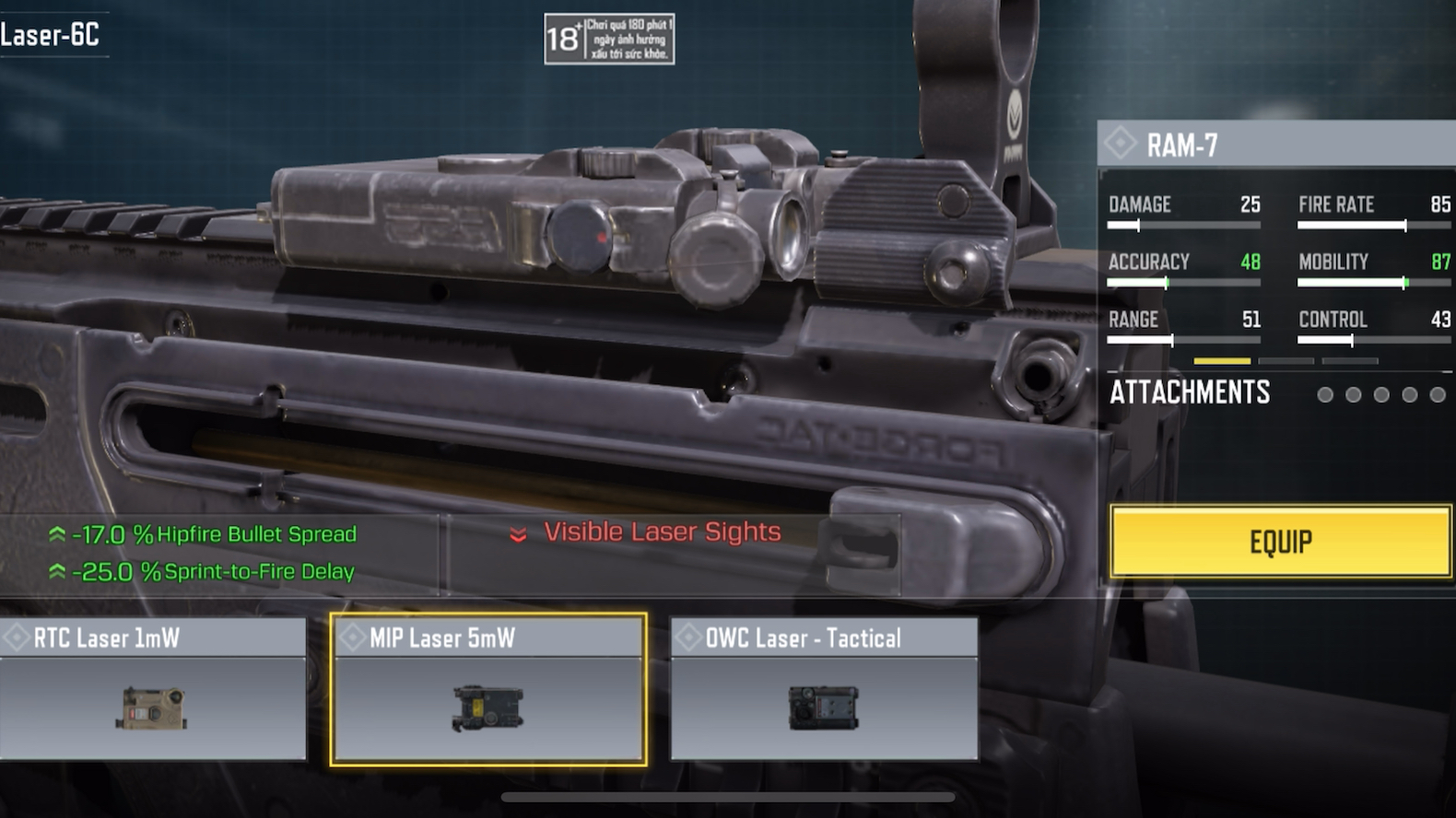
Task: Click the diamond icon on RTC Laser 1mW card
Action: (x=16, y=637)
